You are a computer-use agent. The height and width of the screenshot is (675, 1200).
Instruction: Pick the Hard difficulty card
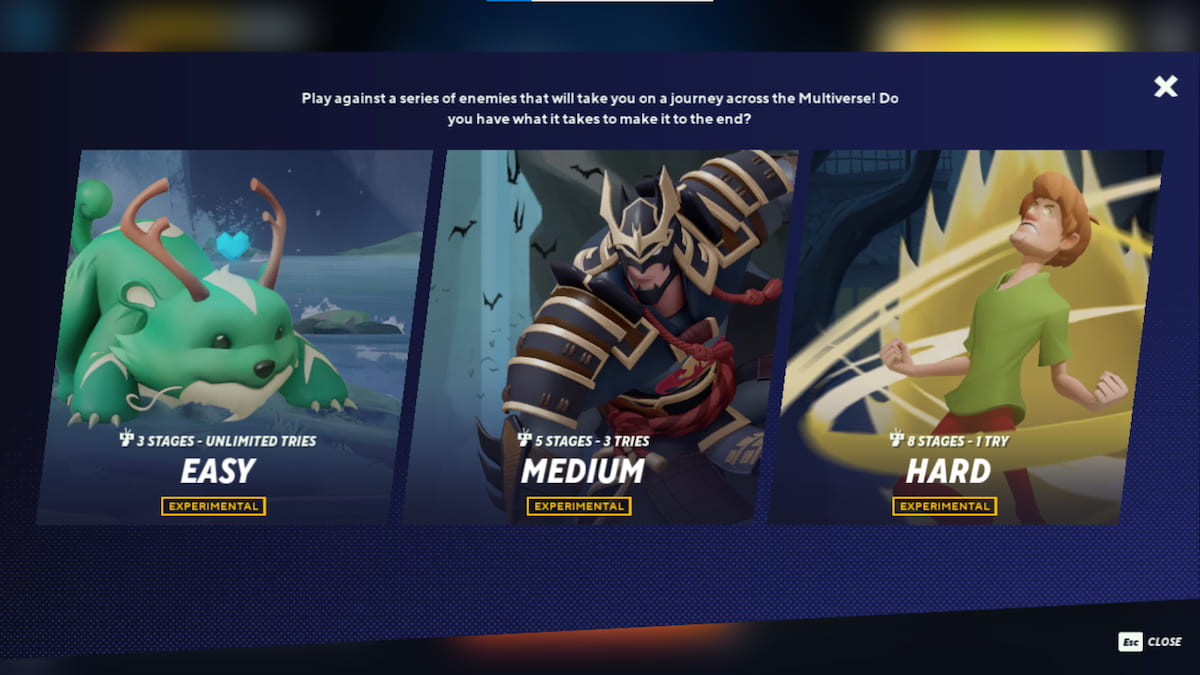[x=965, y=340]
